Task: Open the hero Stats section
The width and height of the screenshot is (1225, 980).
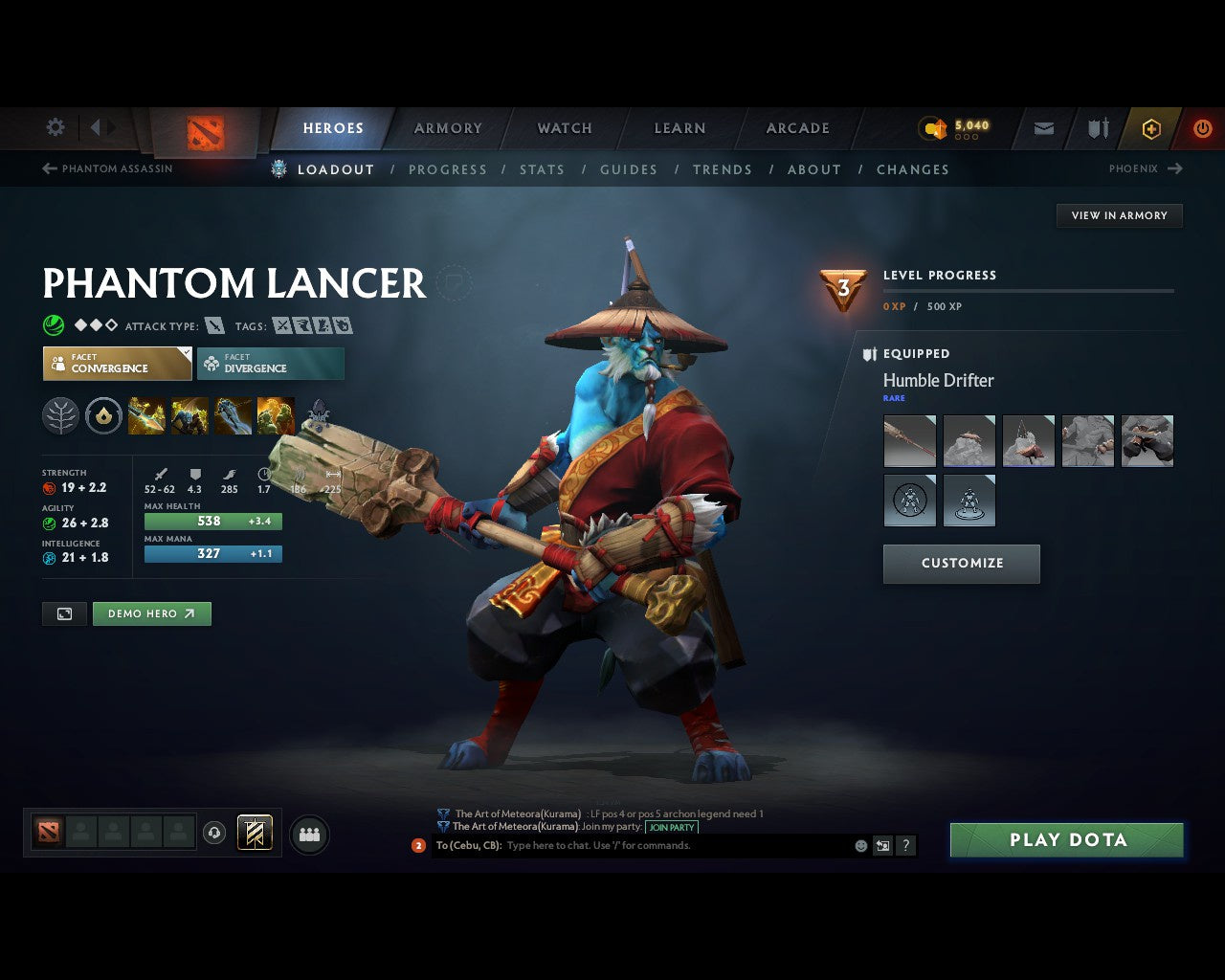Action: pos(542,169)
